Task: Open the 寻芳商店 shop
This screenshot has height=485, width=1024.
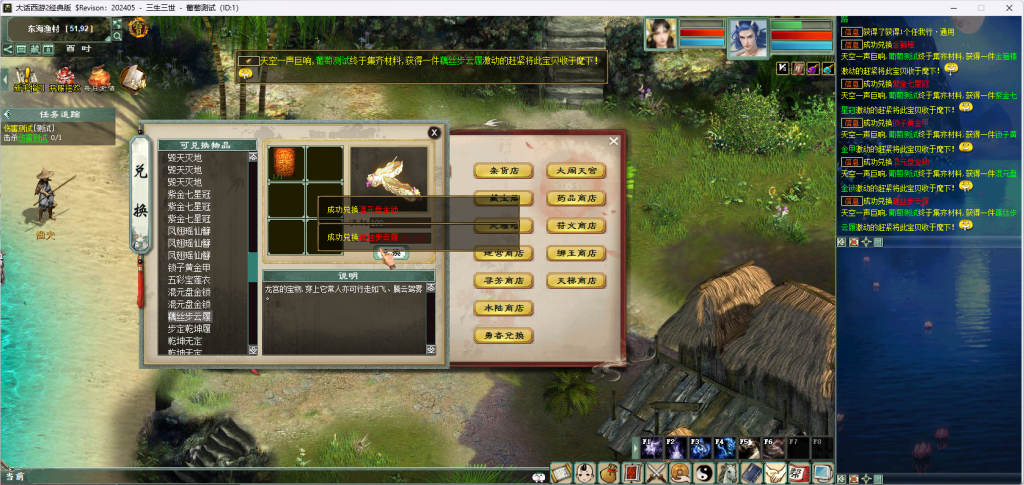Action: pyautogui.click(x=503, y=281)
